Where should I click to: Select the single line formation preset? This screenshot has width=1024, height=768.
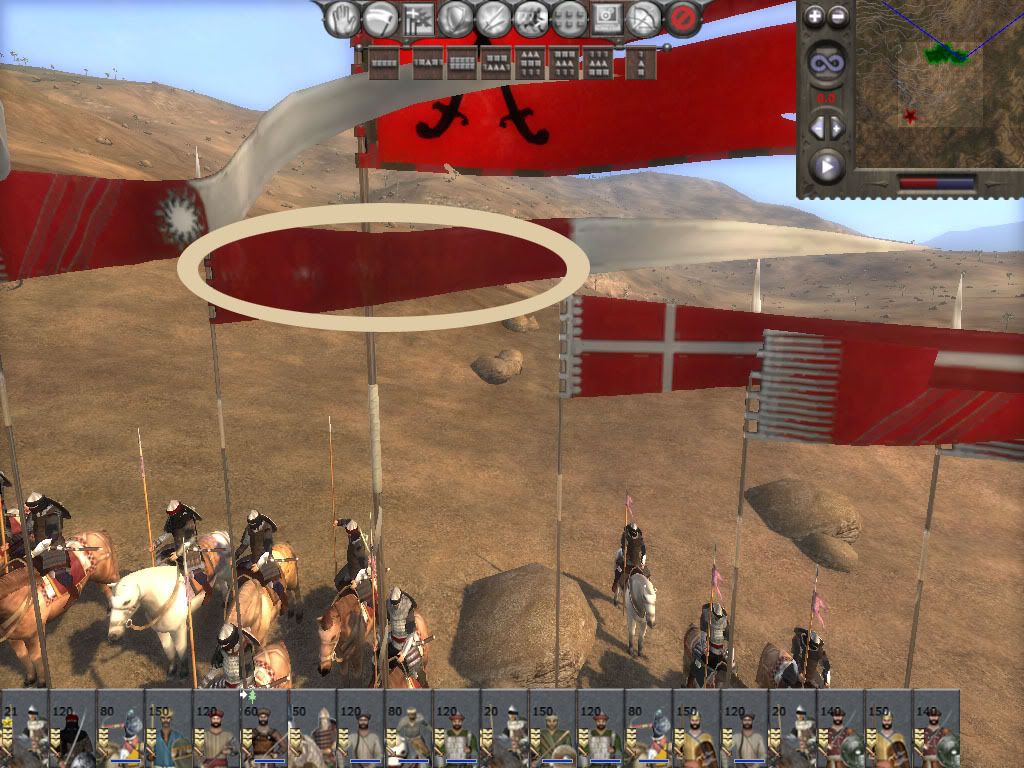point(384,62)
